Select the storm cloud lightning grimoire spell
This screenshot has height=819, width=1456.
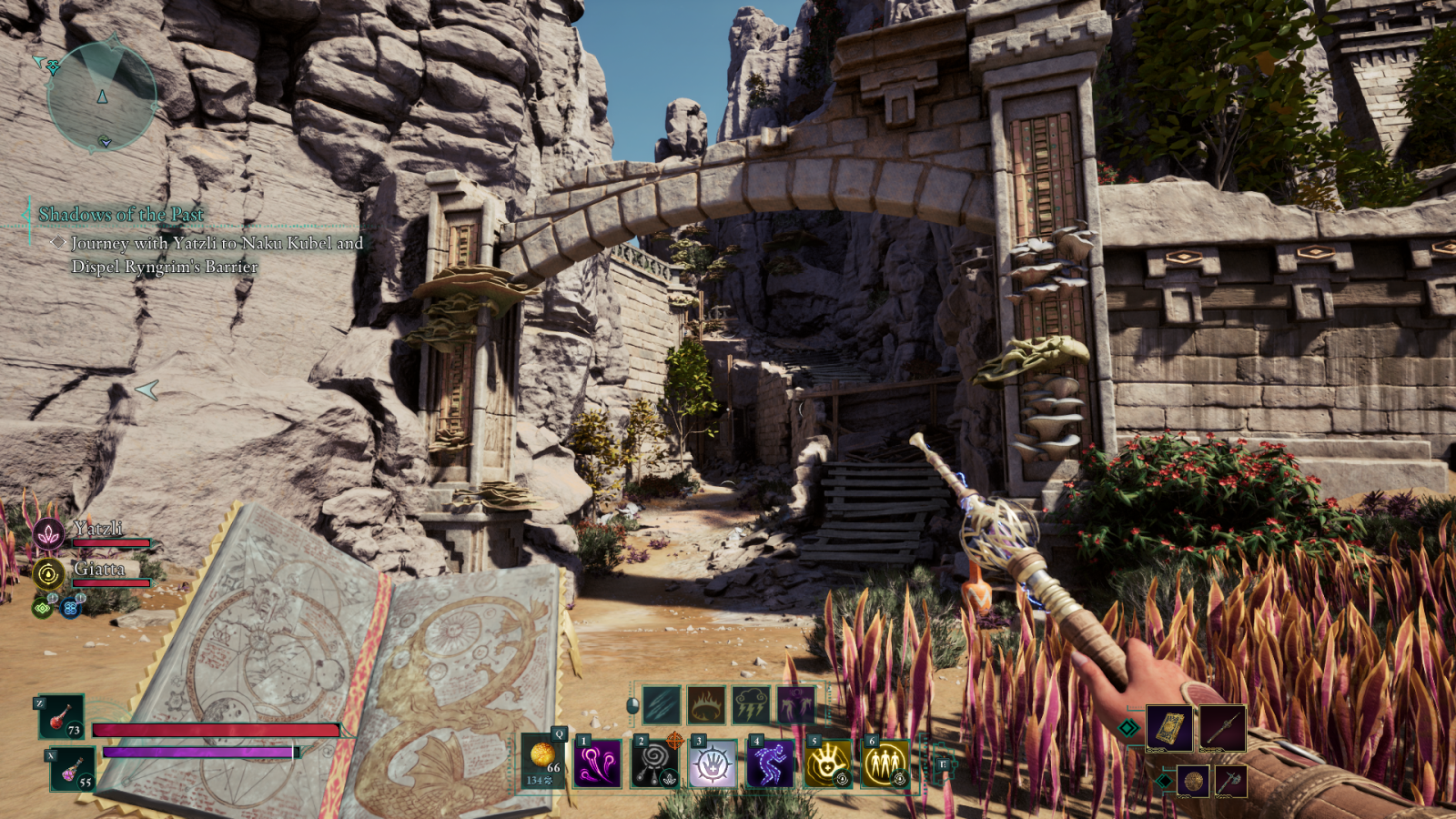click(751, 704)
